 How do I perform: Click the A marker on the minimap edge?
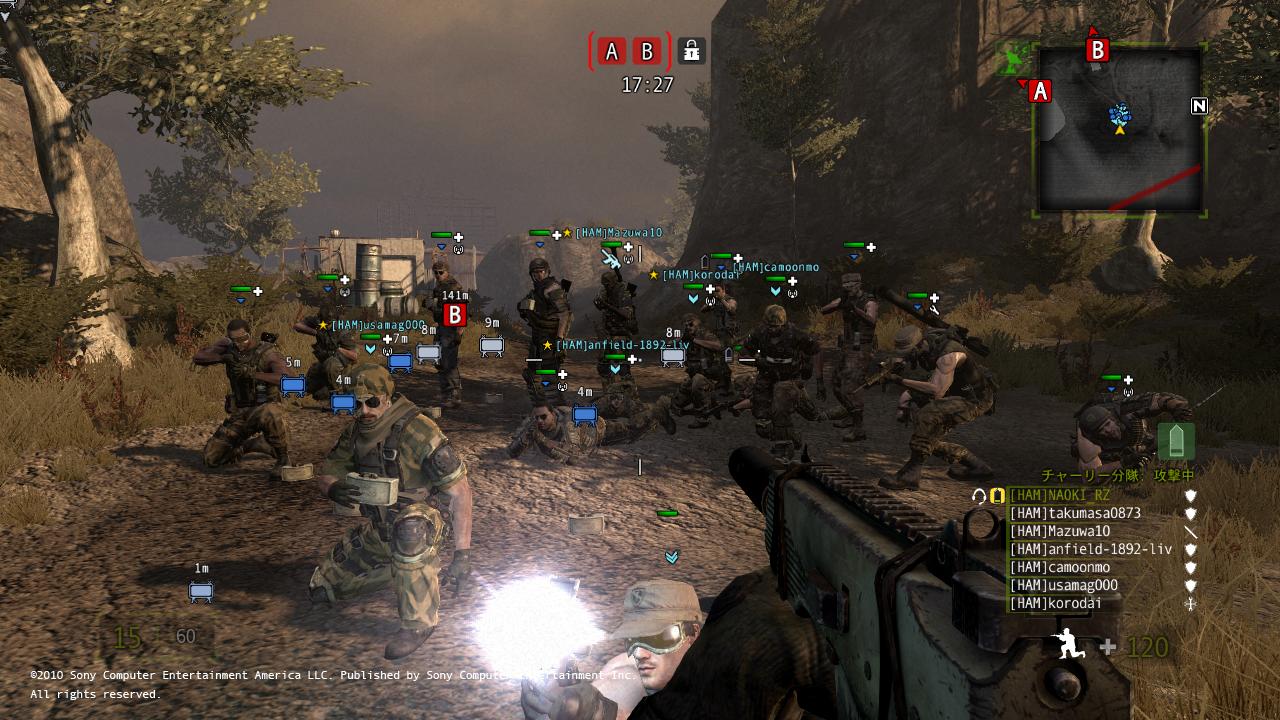(x=1040, y=91)
